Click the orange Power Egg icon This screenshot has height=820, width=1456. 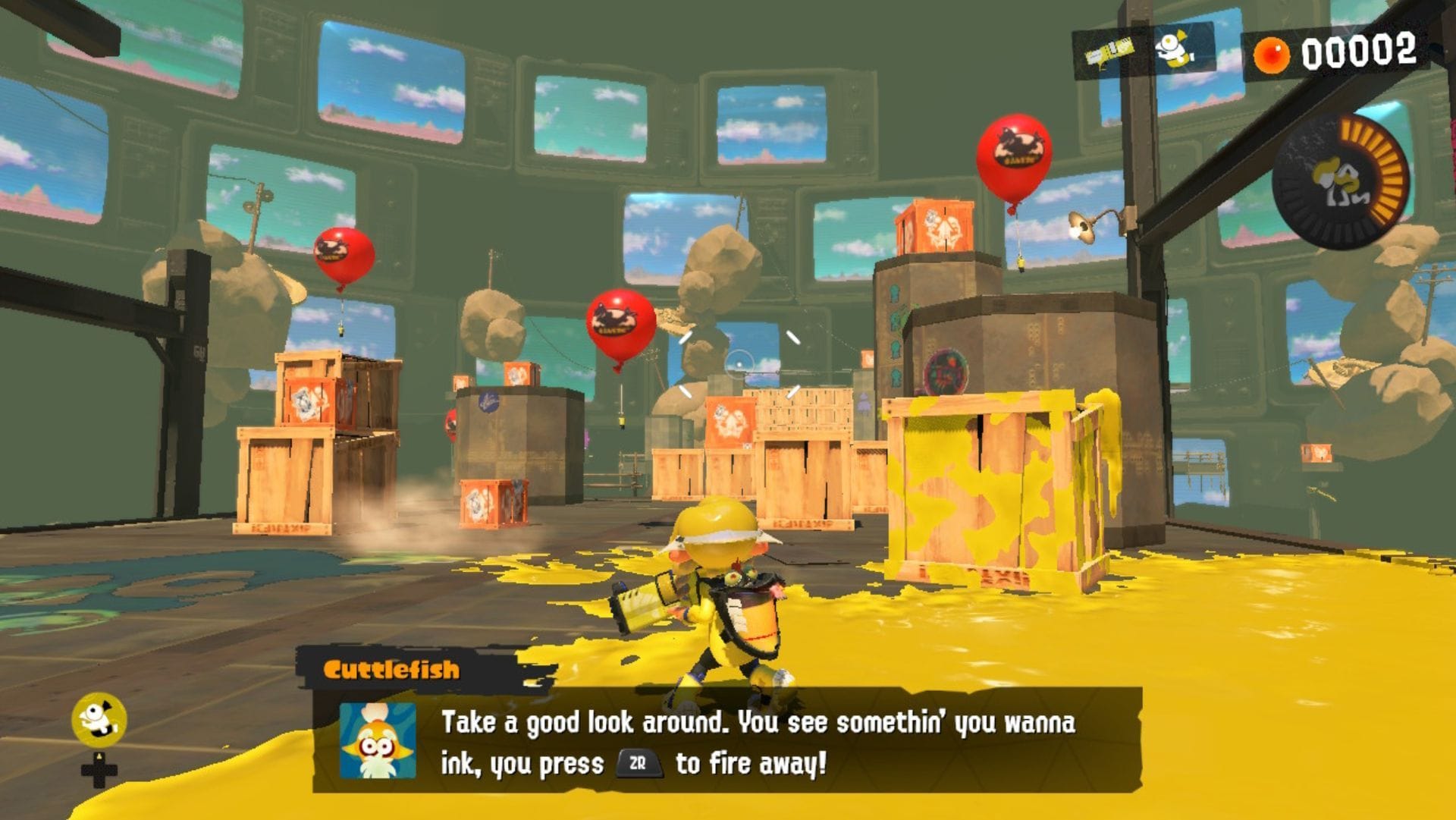(x=1272, y=53)
